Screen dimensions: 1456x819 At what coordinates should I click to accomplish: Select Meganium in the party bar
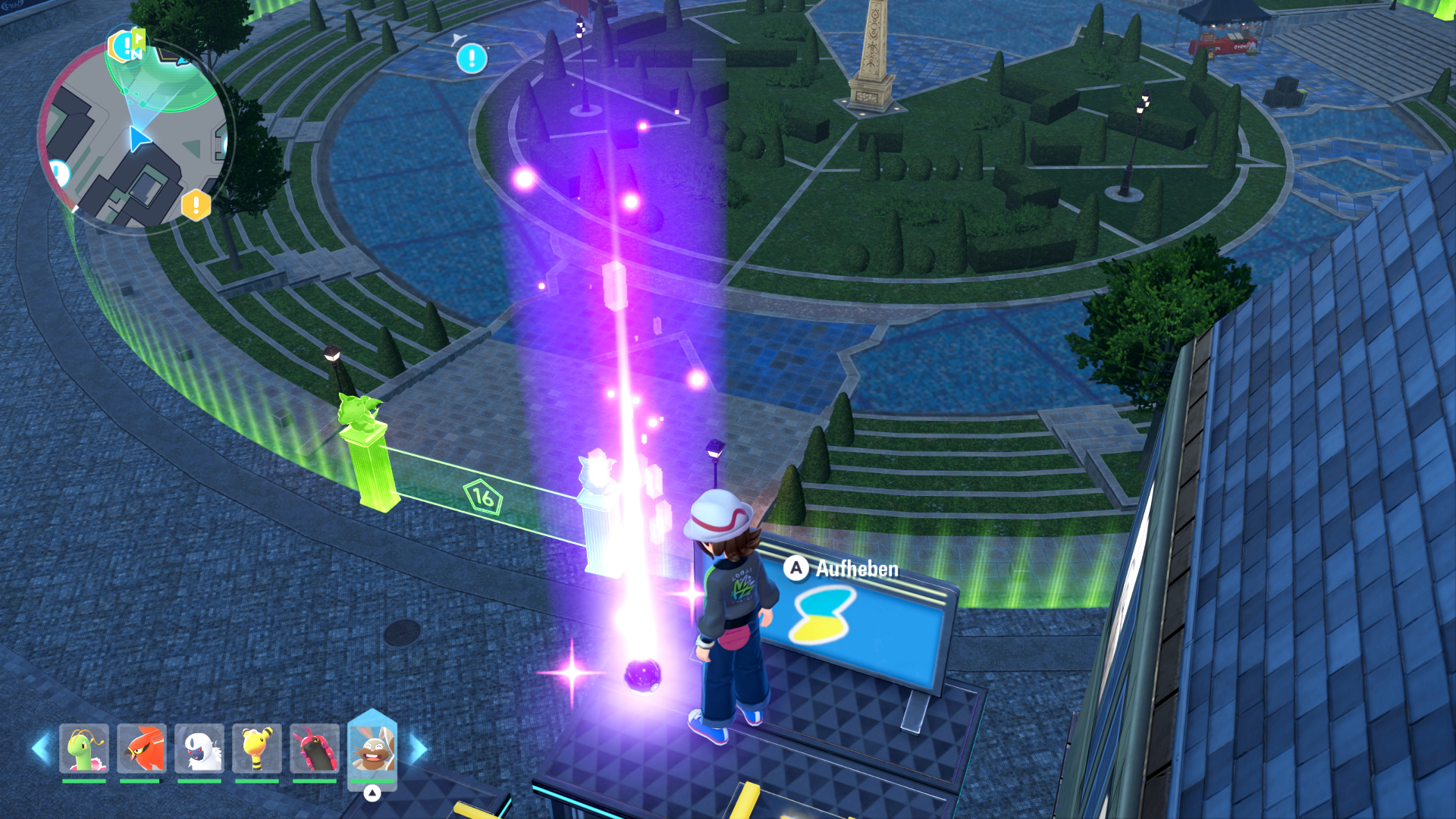point(84,748)
